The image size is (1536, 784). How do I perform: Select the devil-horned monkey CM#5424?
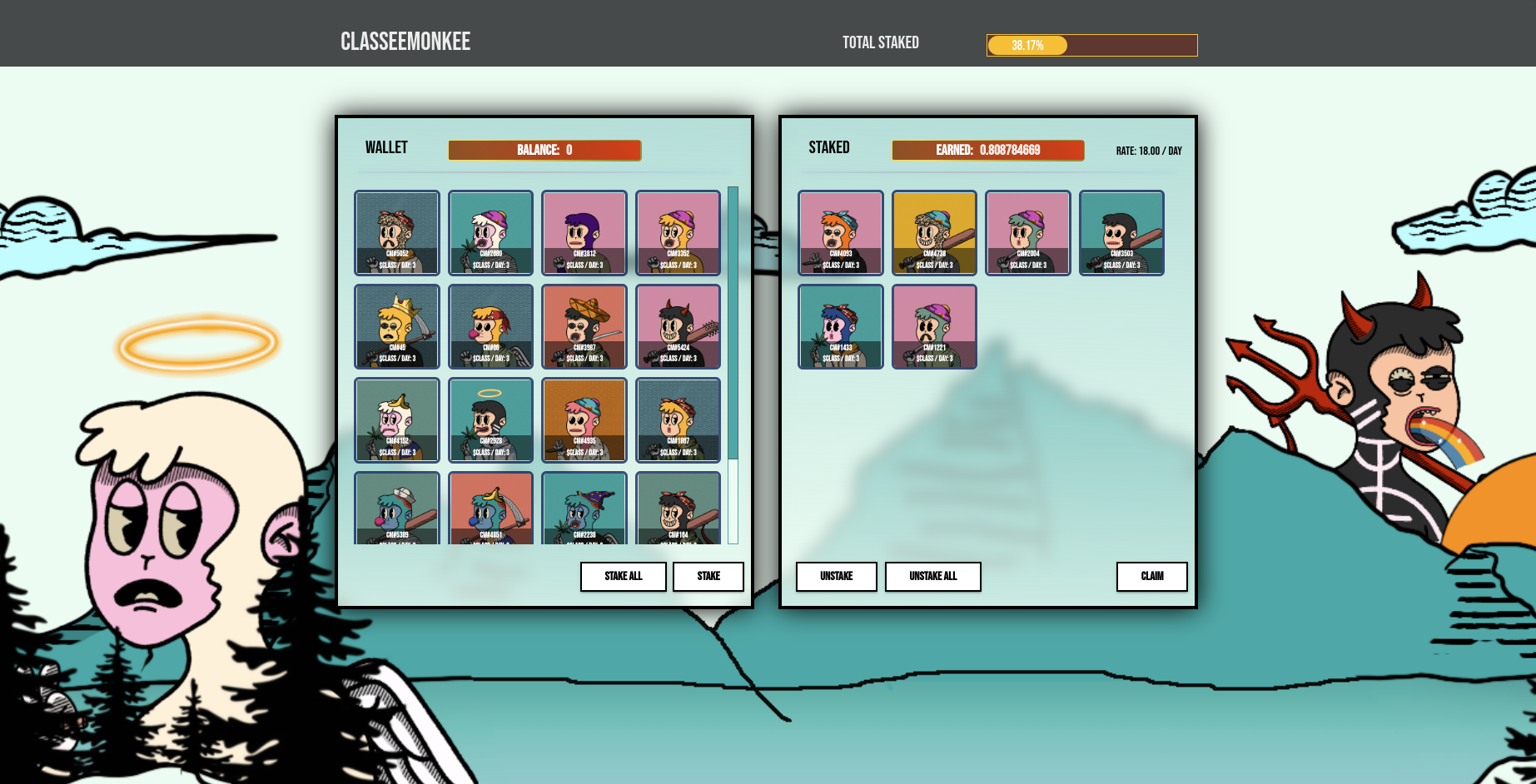[678, 326]
